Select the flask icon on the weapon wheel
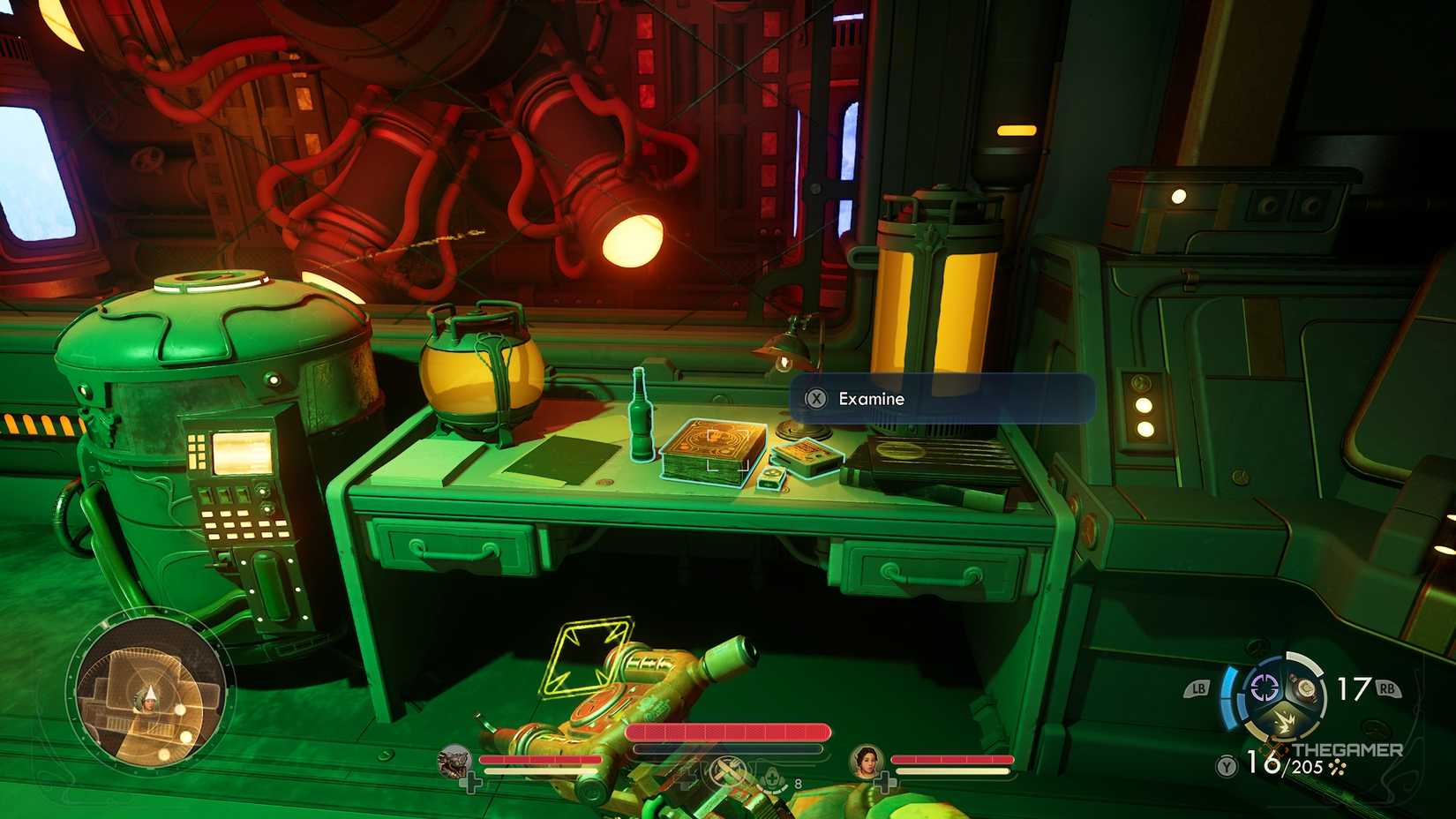Screen dimensions: 1456x819 [1306, 689]
